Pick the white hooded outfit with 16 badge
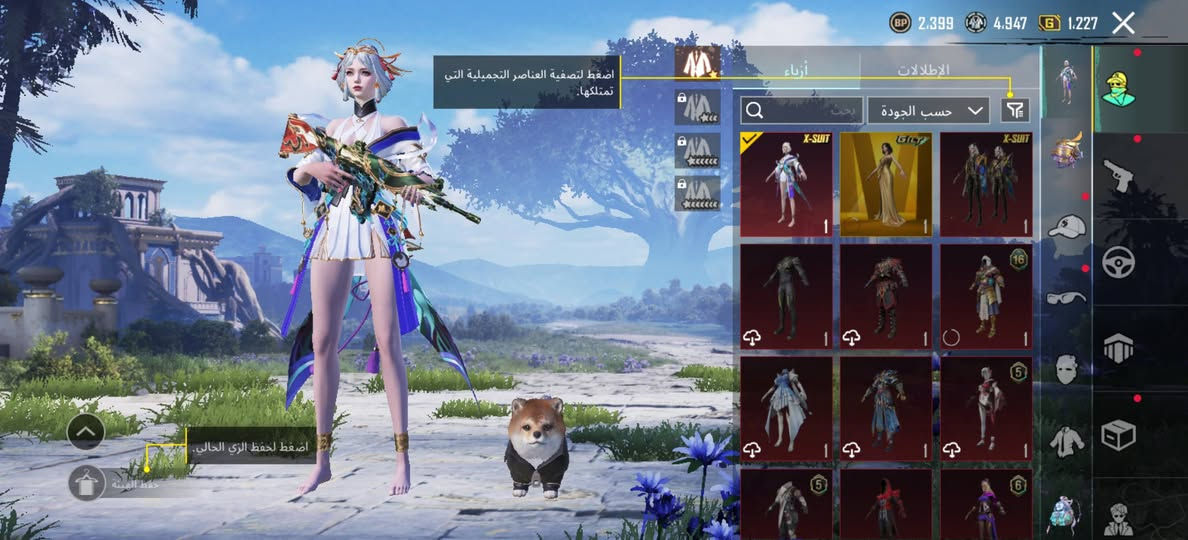 986,296
